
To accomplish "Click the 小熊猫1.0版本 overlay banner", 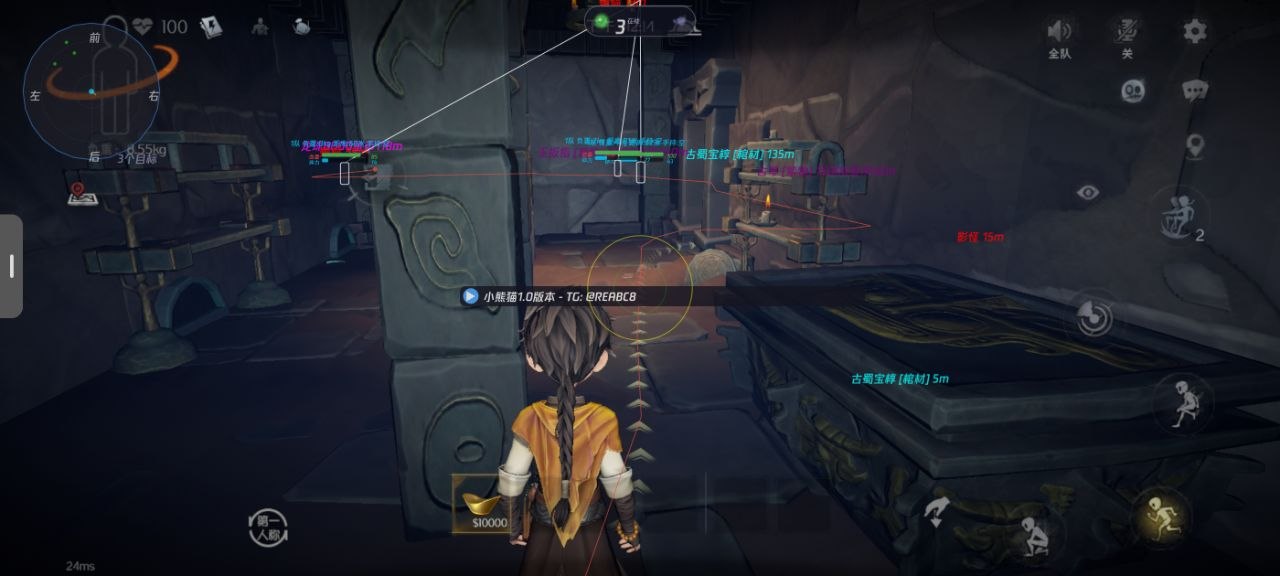I will (x=548, y=296).
